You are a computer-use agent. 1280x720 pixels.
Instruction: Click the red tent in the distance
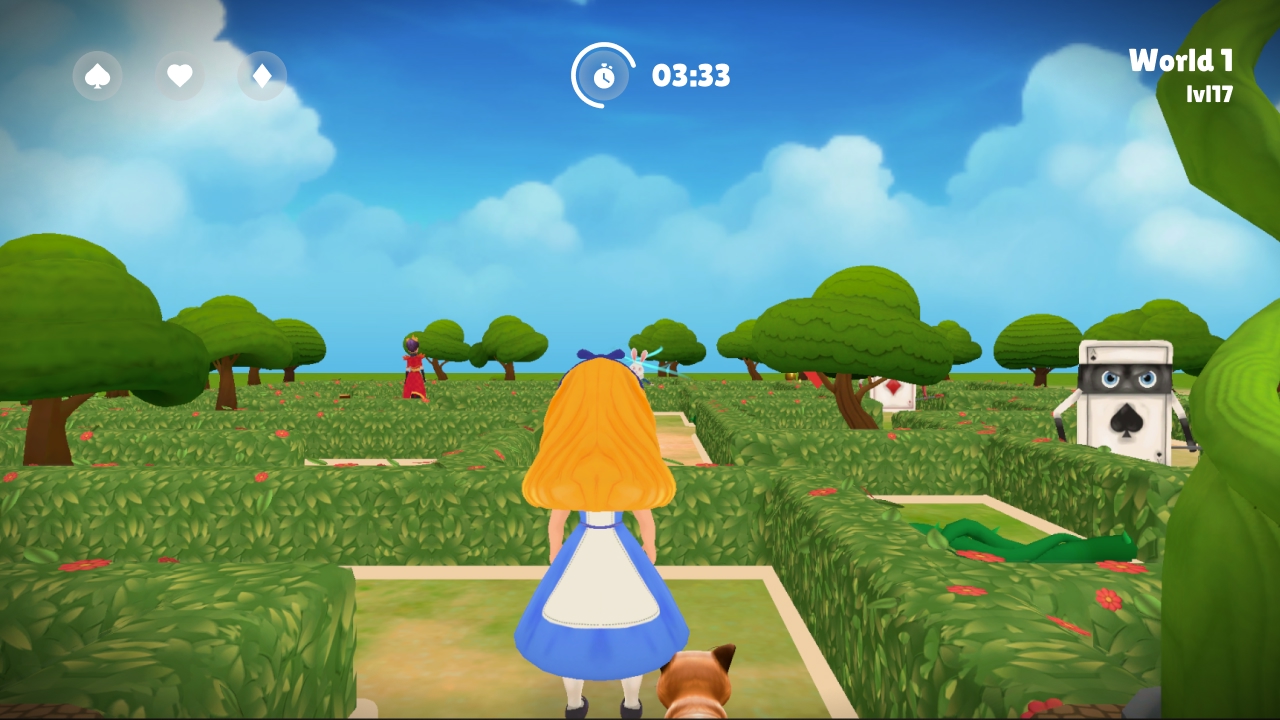(x=812, y=382)
